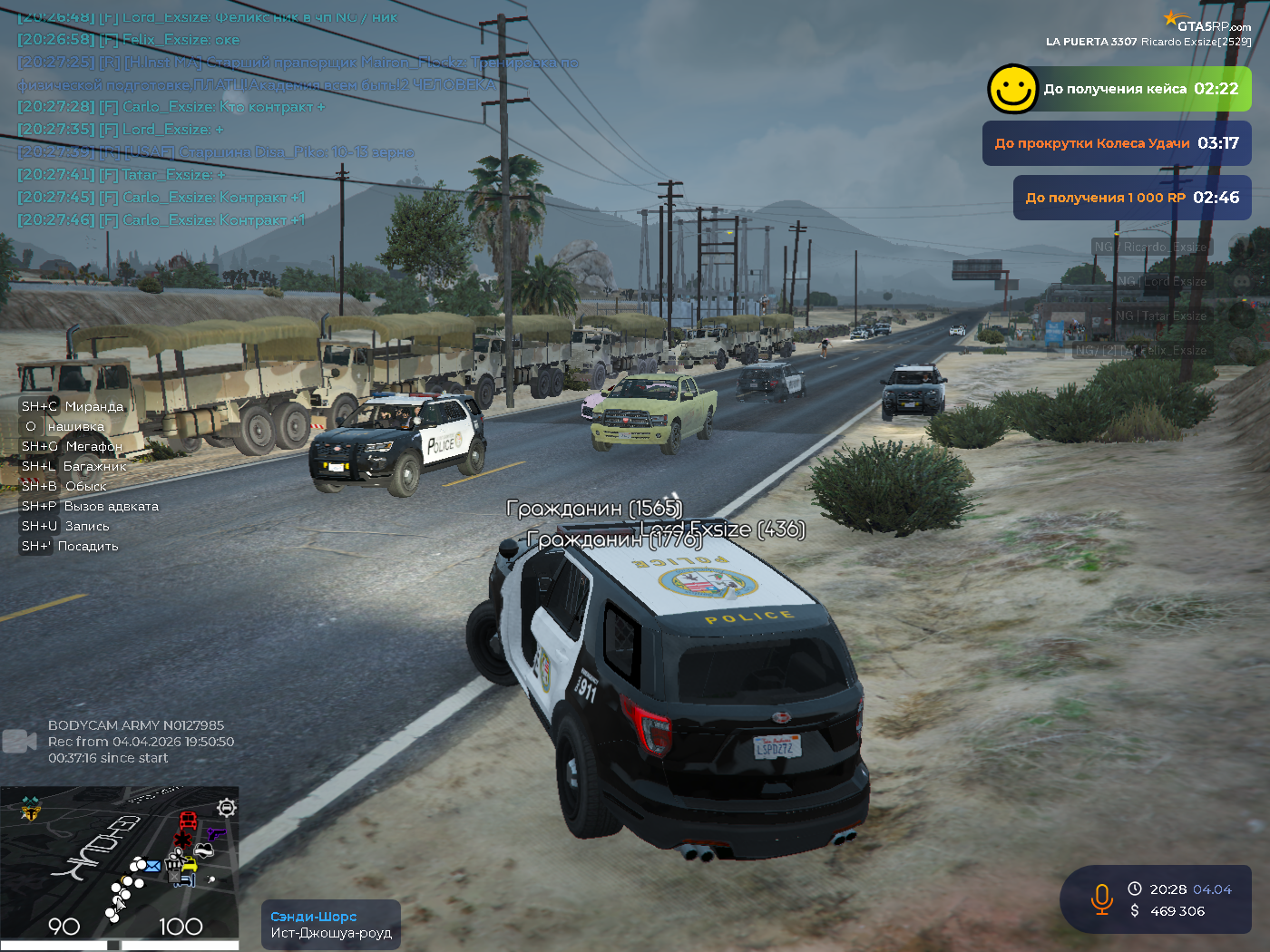Click the Сэнди-Шорс street name panel

tap(331, 925)
